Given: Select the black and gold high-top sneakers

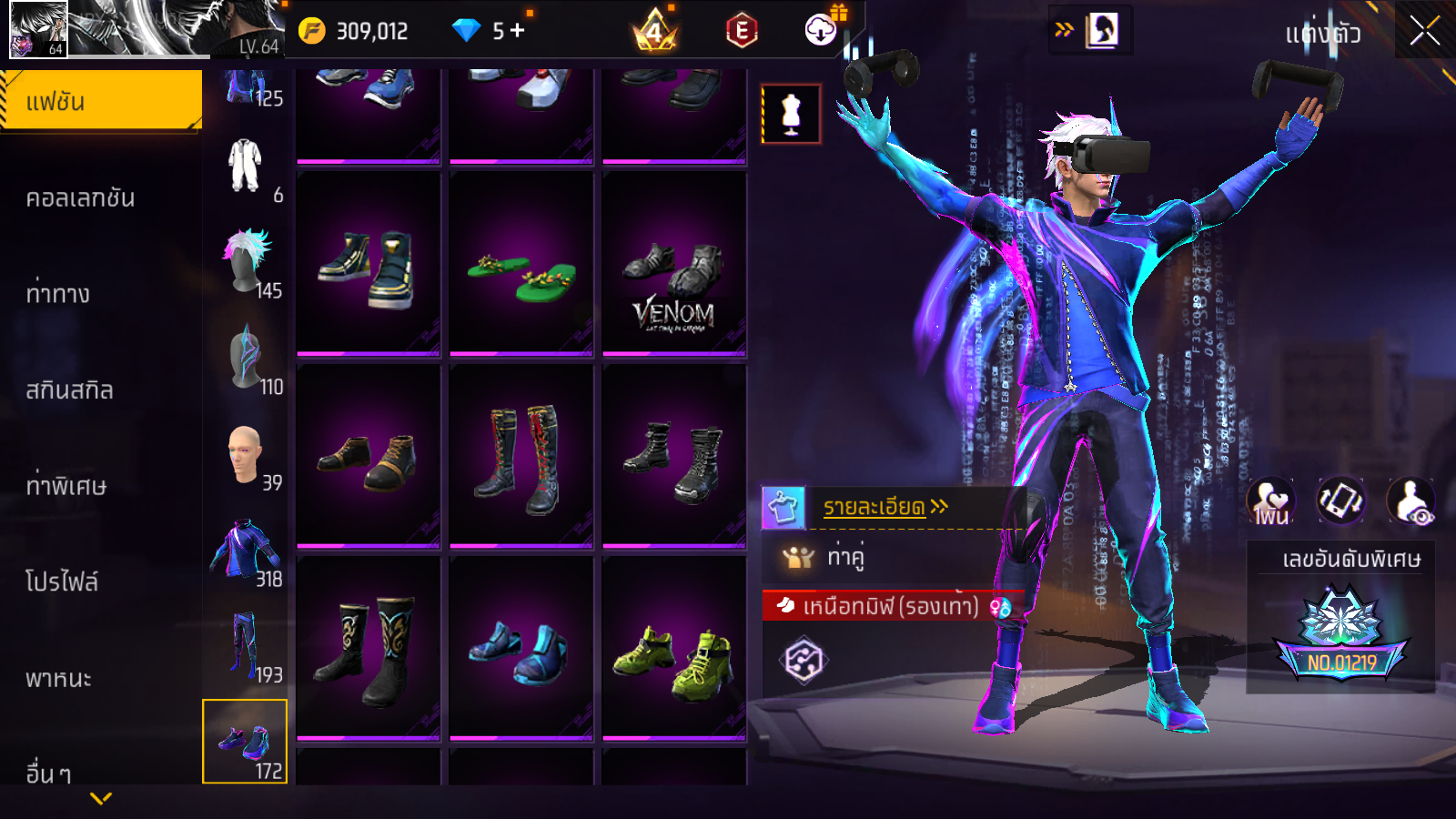Looking at the screenshot, I should coord(369,264).
